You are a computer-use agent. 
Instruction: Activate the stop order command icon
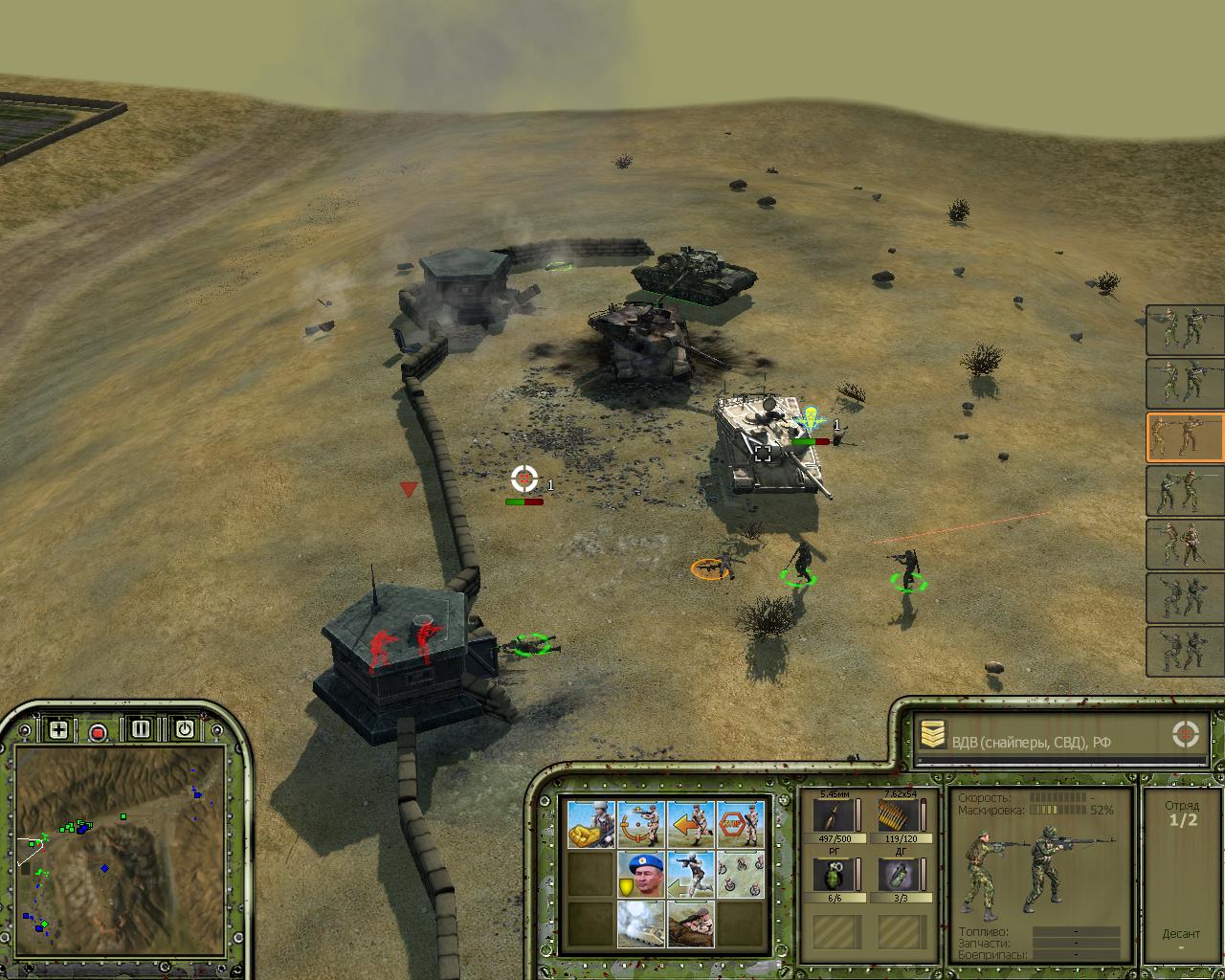point(740,824)
